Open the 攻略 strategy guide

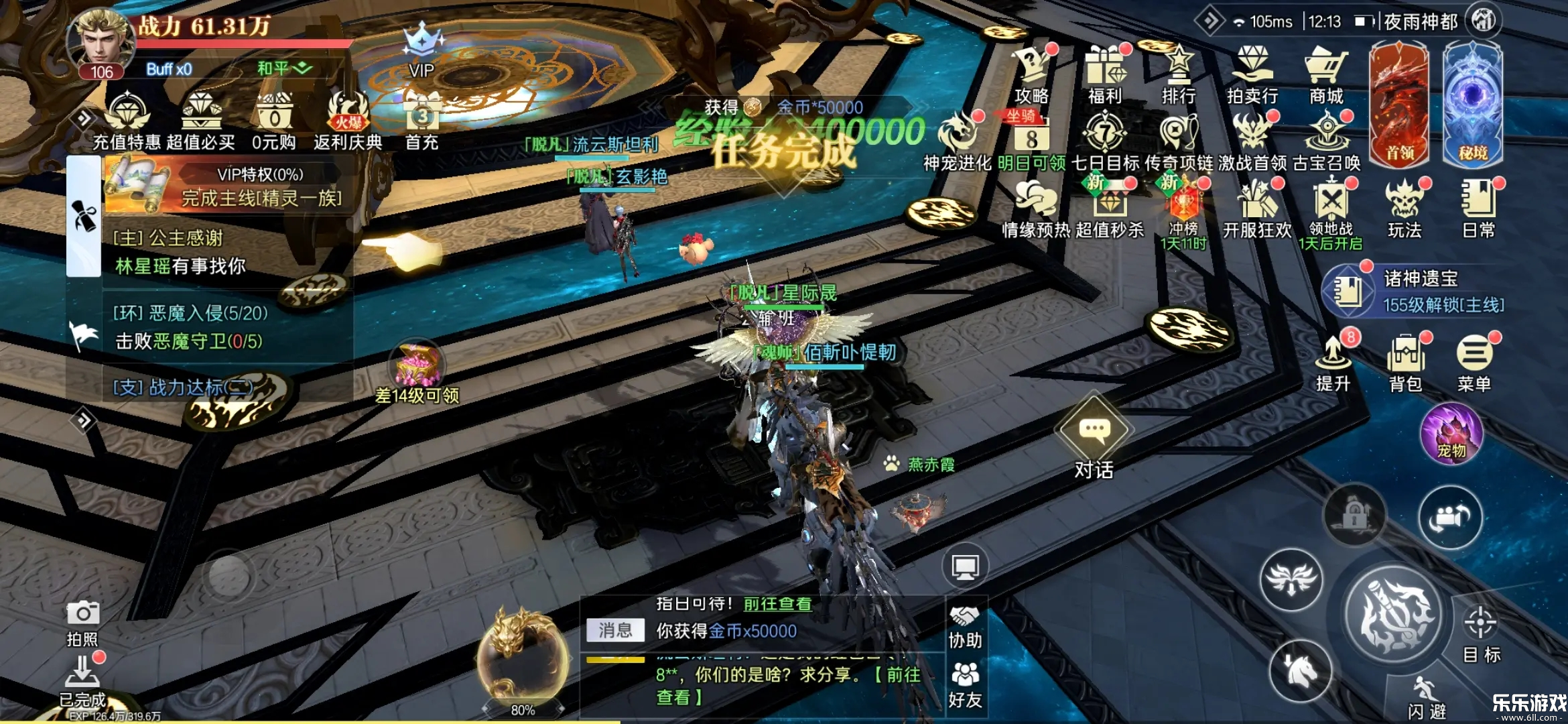1032,75
